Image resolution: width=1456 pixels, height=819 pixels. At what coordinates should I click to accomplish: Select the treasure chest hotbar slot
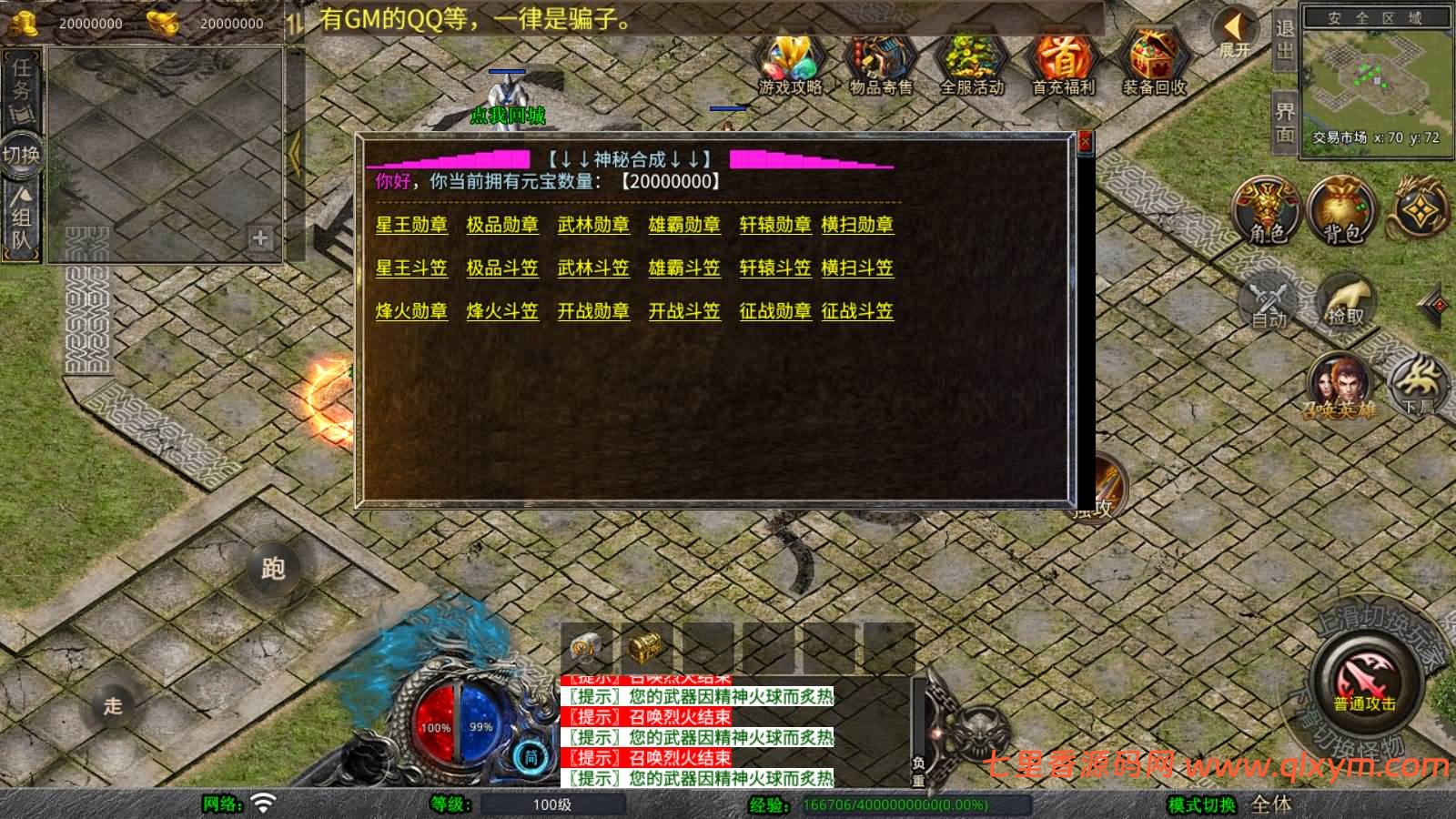point(644,648)
